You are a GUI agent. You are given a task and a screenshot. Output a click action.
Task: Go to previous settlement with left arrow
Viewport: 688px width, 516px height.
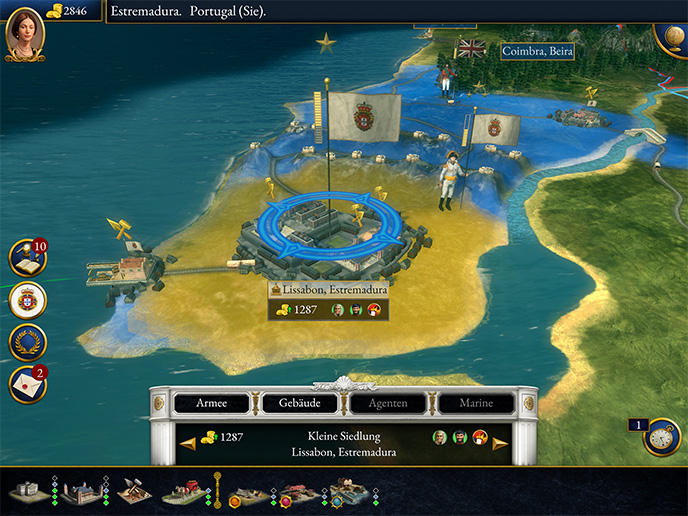tap(184, 443)
